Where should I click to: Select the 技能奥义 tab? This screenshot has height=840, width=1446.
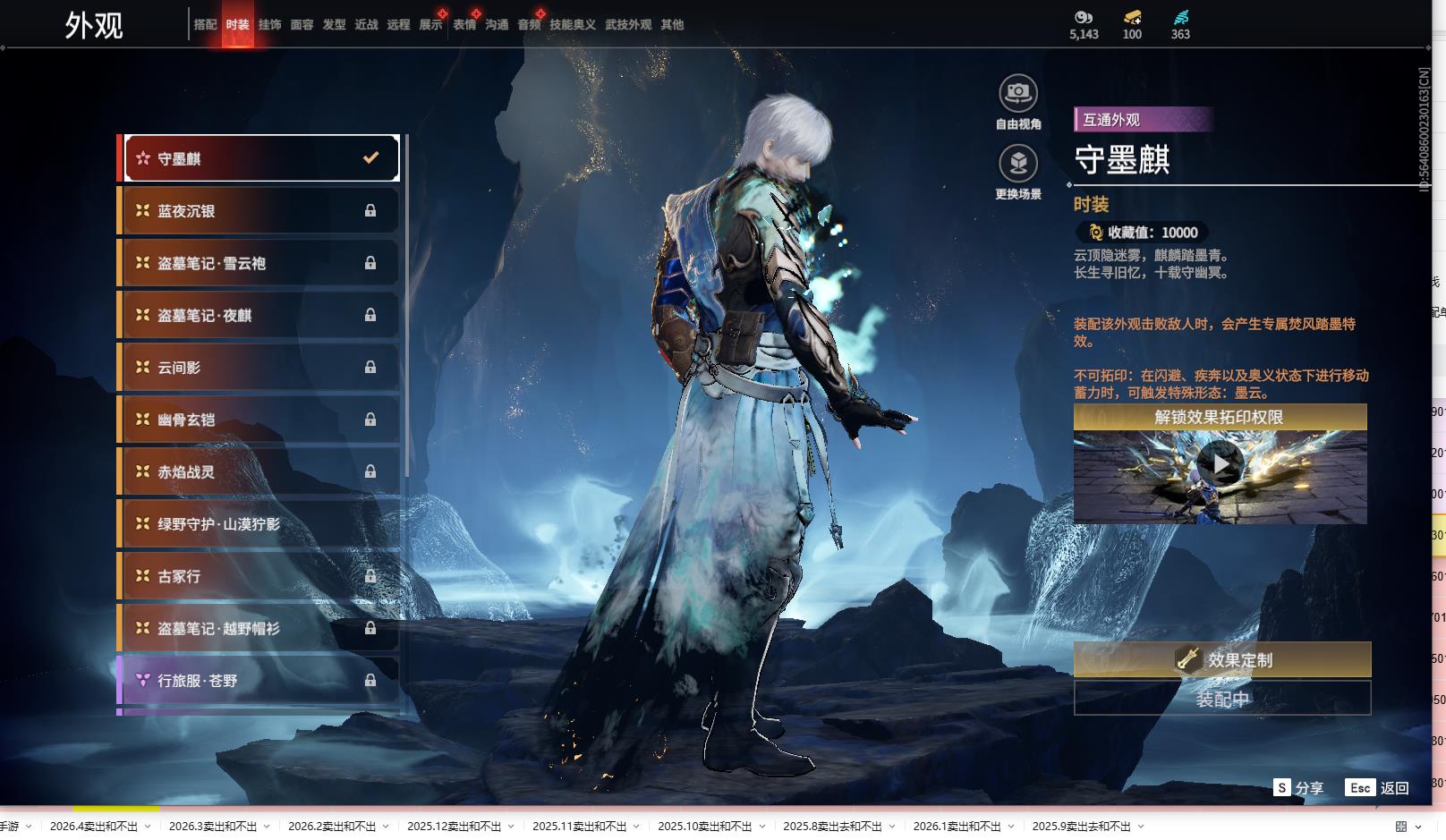tap(572, 25)
